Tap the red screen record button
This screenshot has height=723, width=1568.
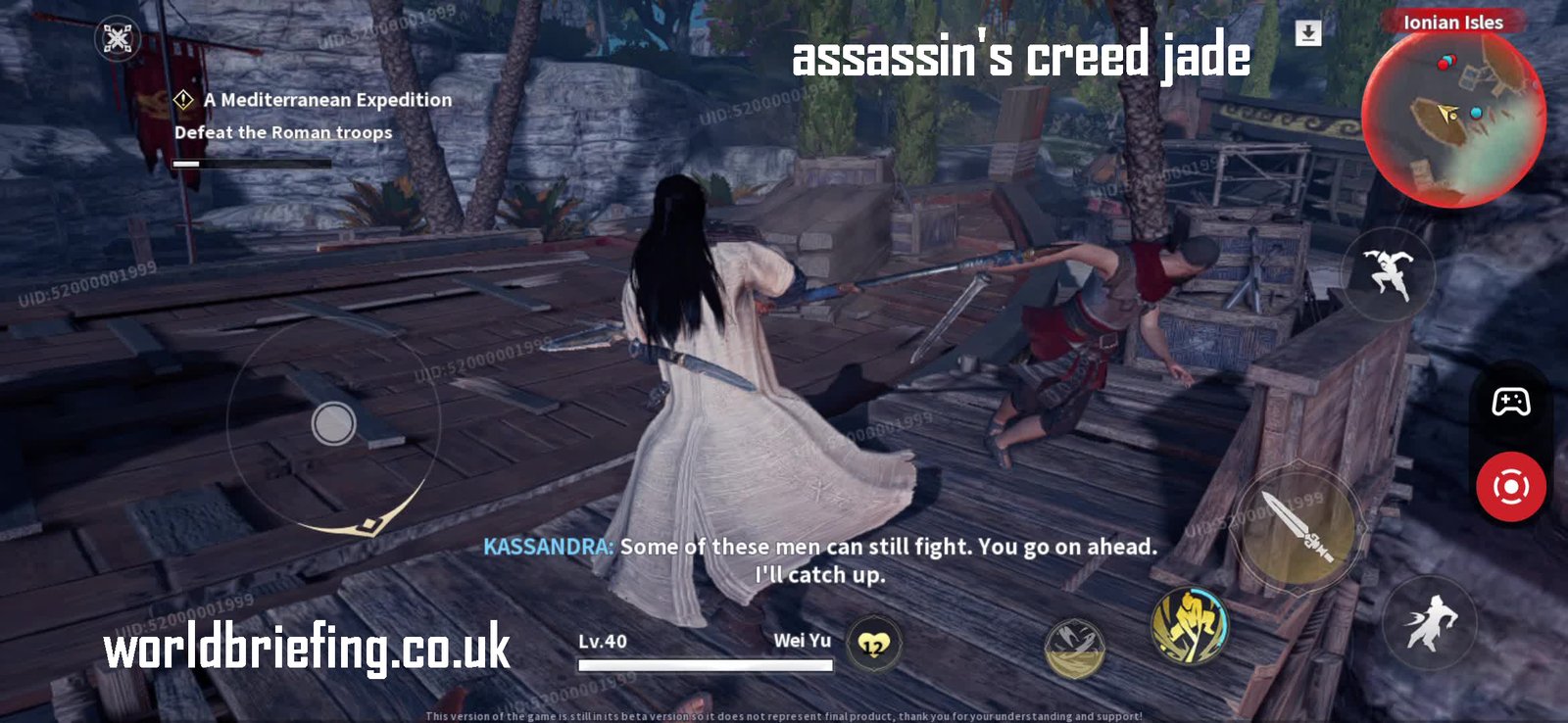tap(1510, 487)
